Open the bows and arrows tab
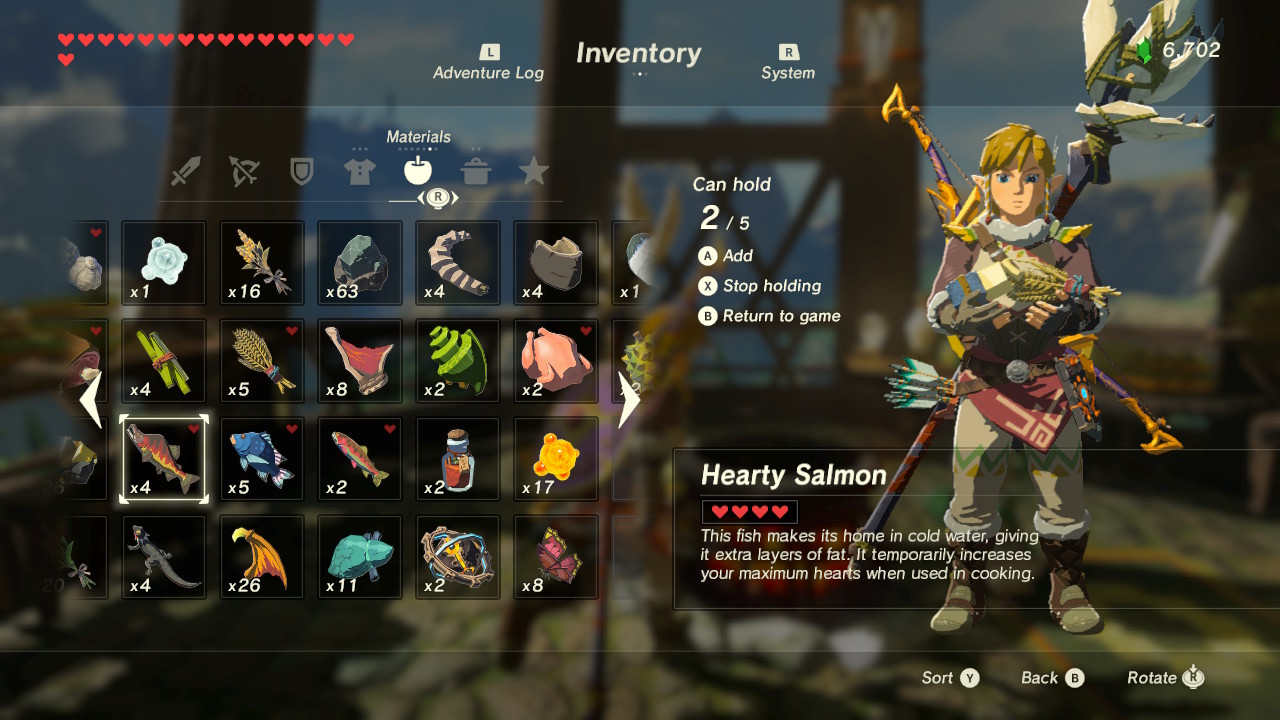Screen dimensions: 1280x720 click(243, 170)
